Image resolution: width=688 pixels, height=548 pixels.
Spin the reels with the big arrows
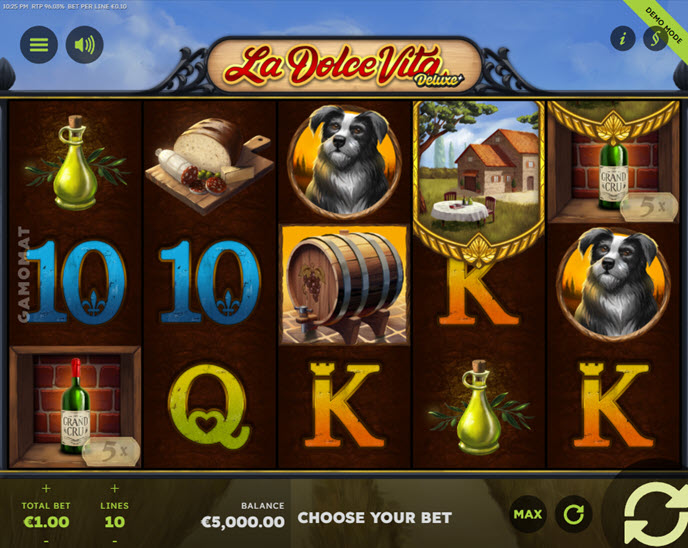tap(653, 512)
